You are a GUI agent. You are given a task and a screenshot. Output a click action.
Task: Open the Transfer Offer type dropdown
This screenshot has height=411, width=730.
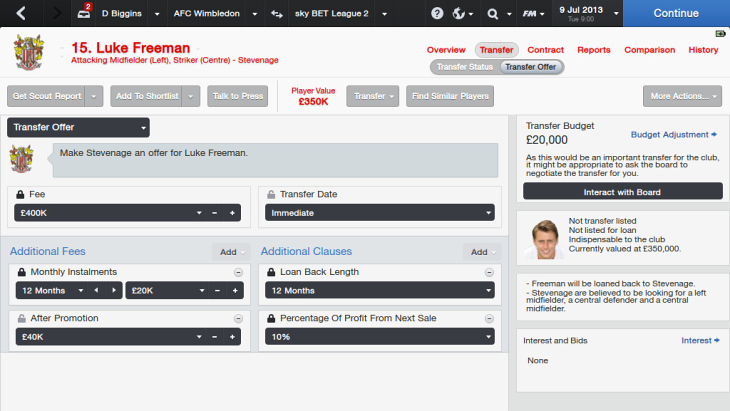78,127
